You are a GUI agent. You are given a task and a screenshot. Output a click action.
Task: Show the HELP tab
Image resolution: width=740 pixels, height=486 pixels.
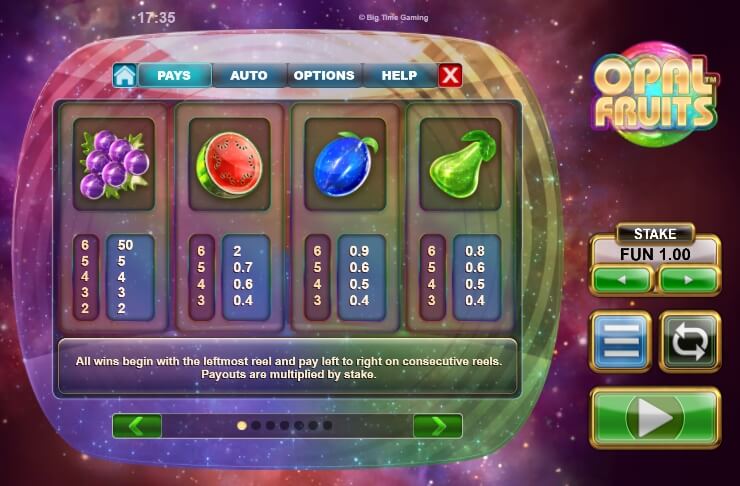coord(399,75)
